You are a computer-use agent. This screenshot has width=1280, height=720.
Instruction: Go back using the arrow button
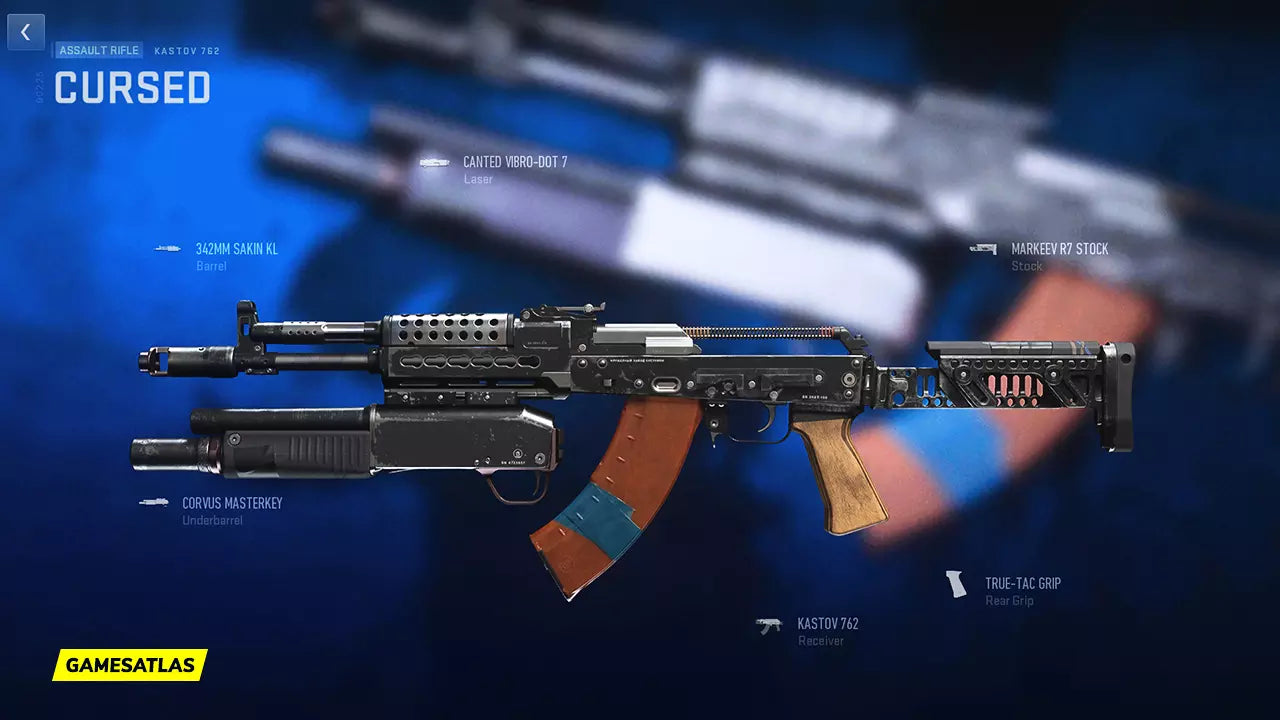[x=26, y=32]
